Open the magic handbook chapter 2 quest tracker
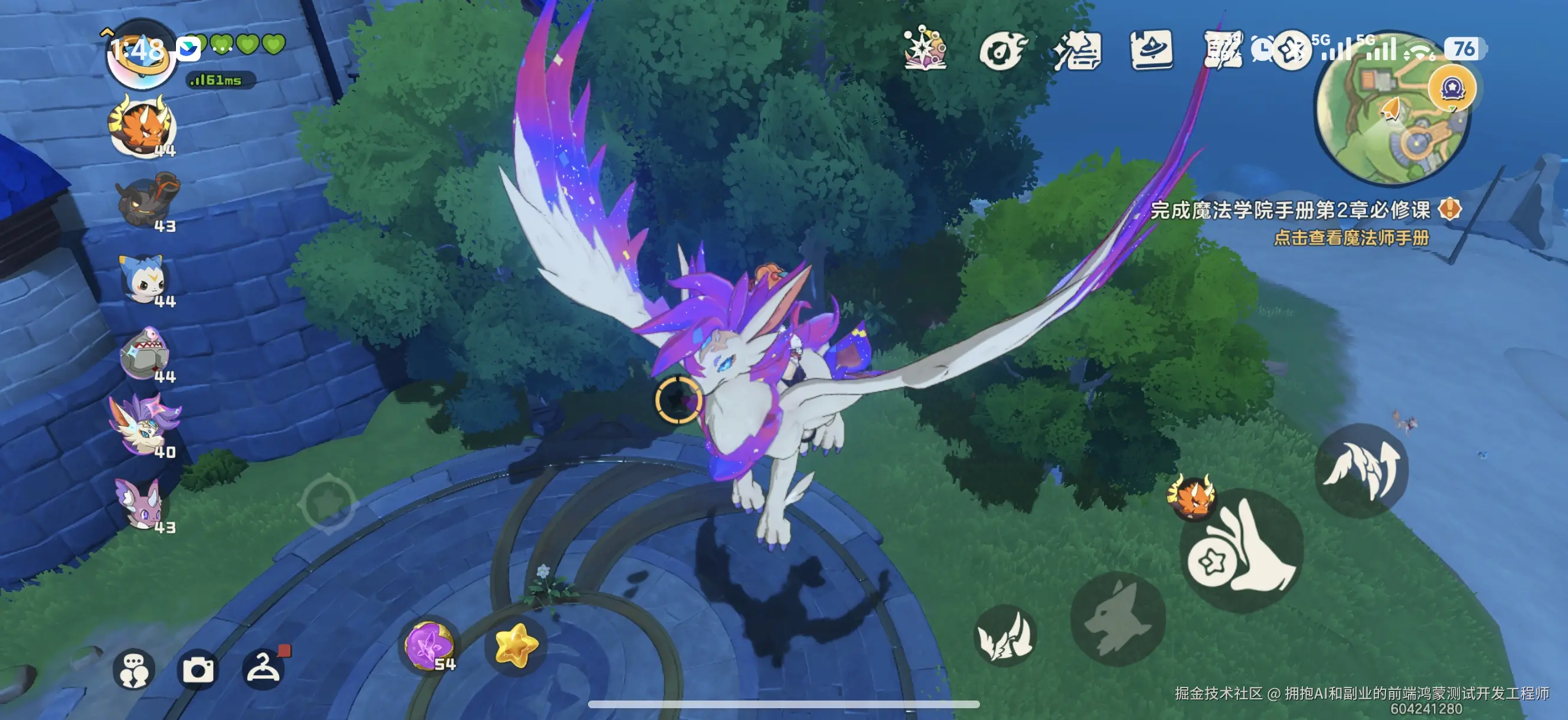The image size is (1568, 720). [x=1291, y=211]
